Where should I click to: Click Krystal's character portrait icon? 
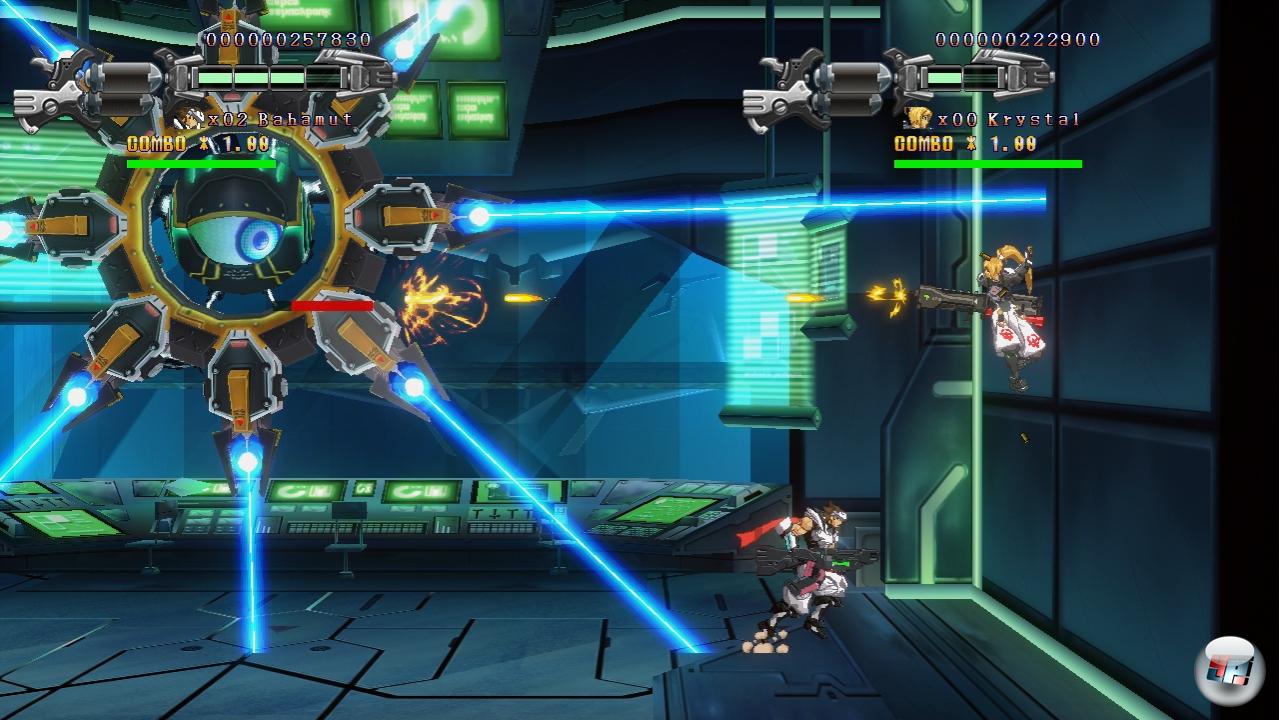click(918, 119)
